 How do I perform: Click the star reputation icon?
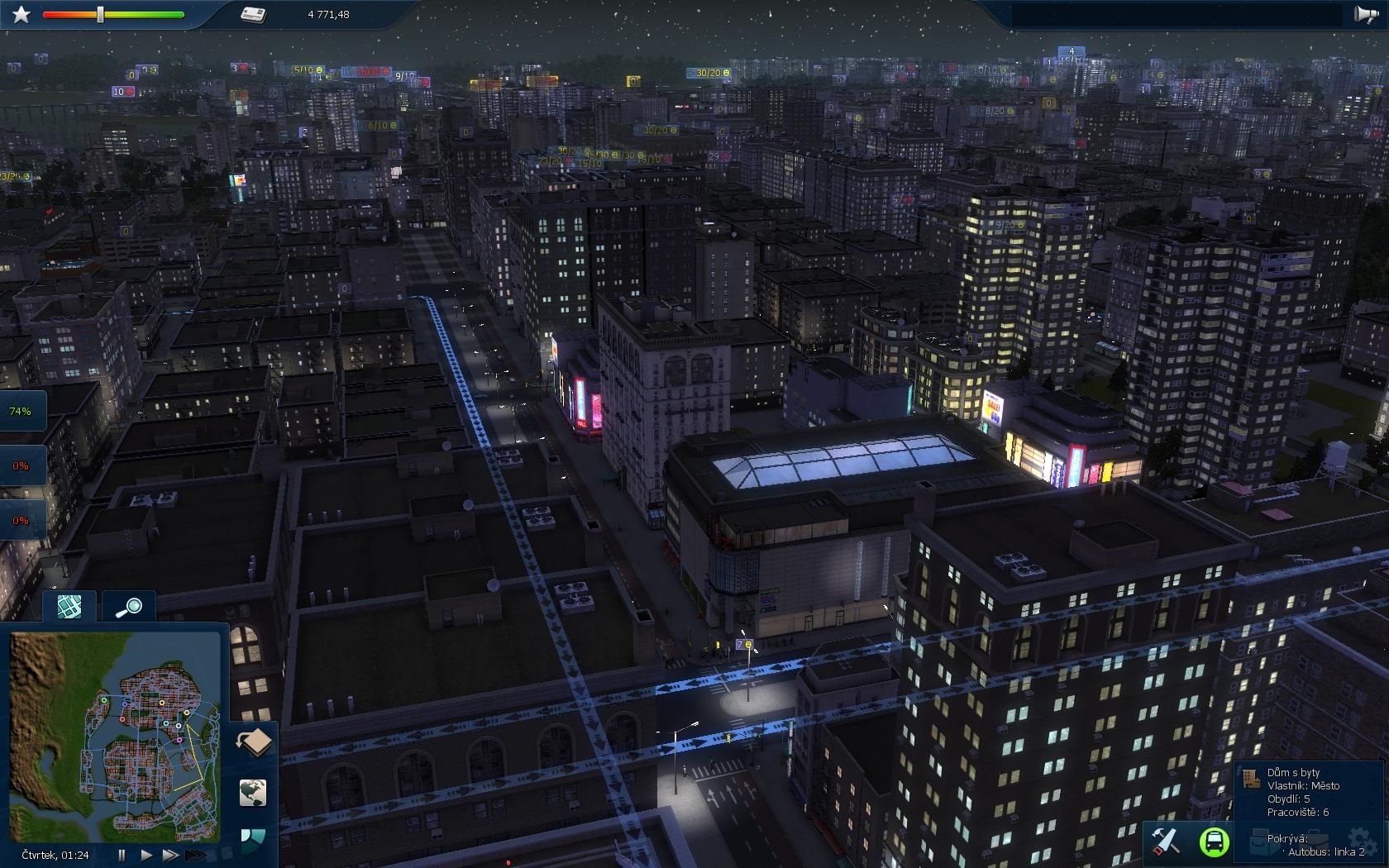21,14
